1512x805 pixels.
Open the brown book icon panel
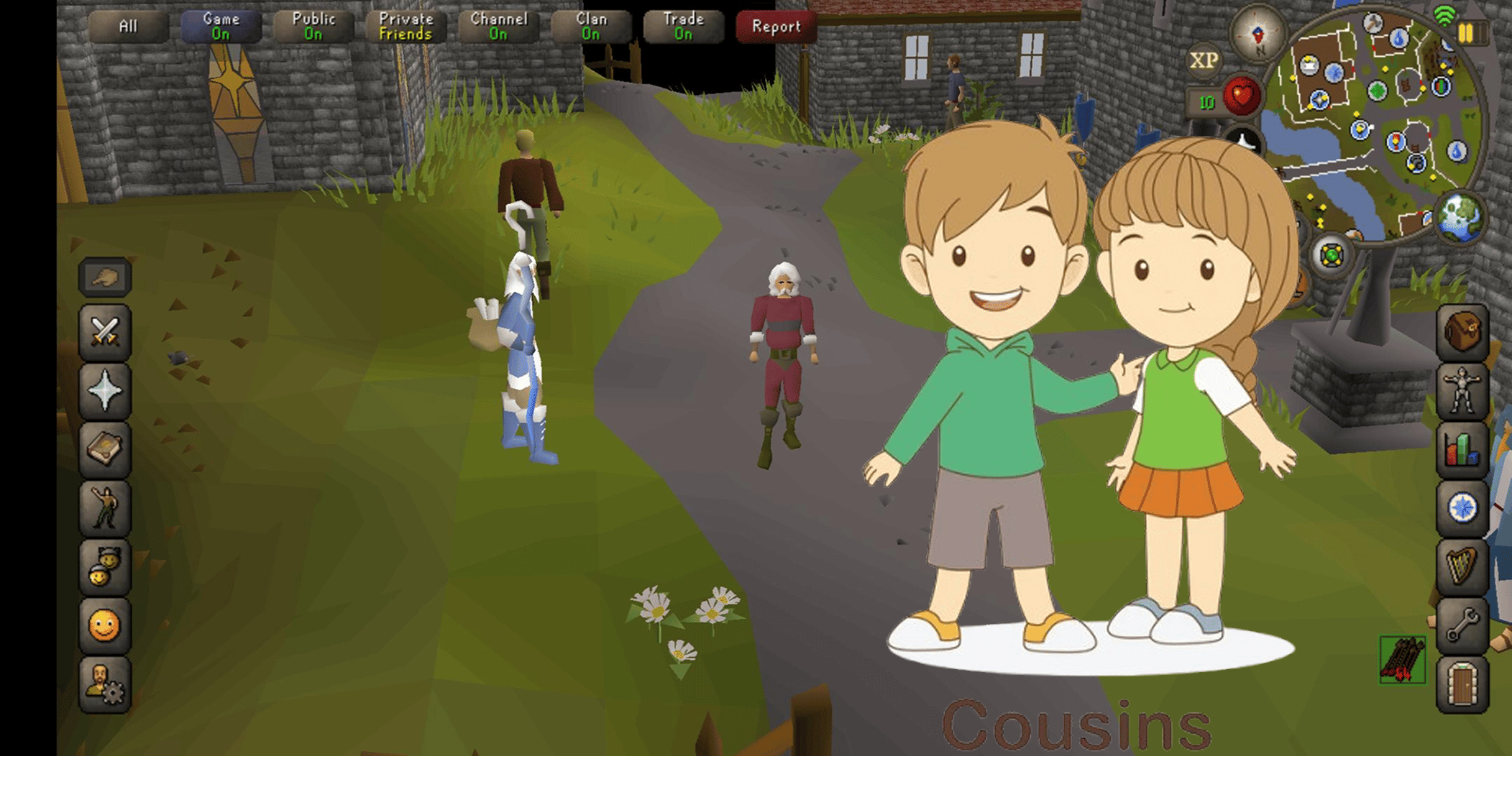tap(105, 449)
